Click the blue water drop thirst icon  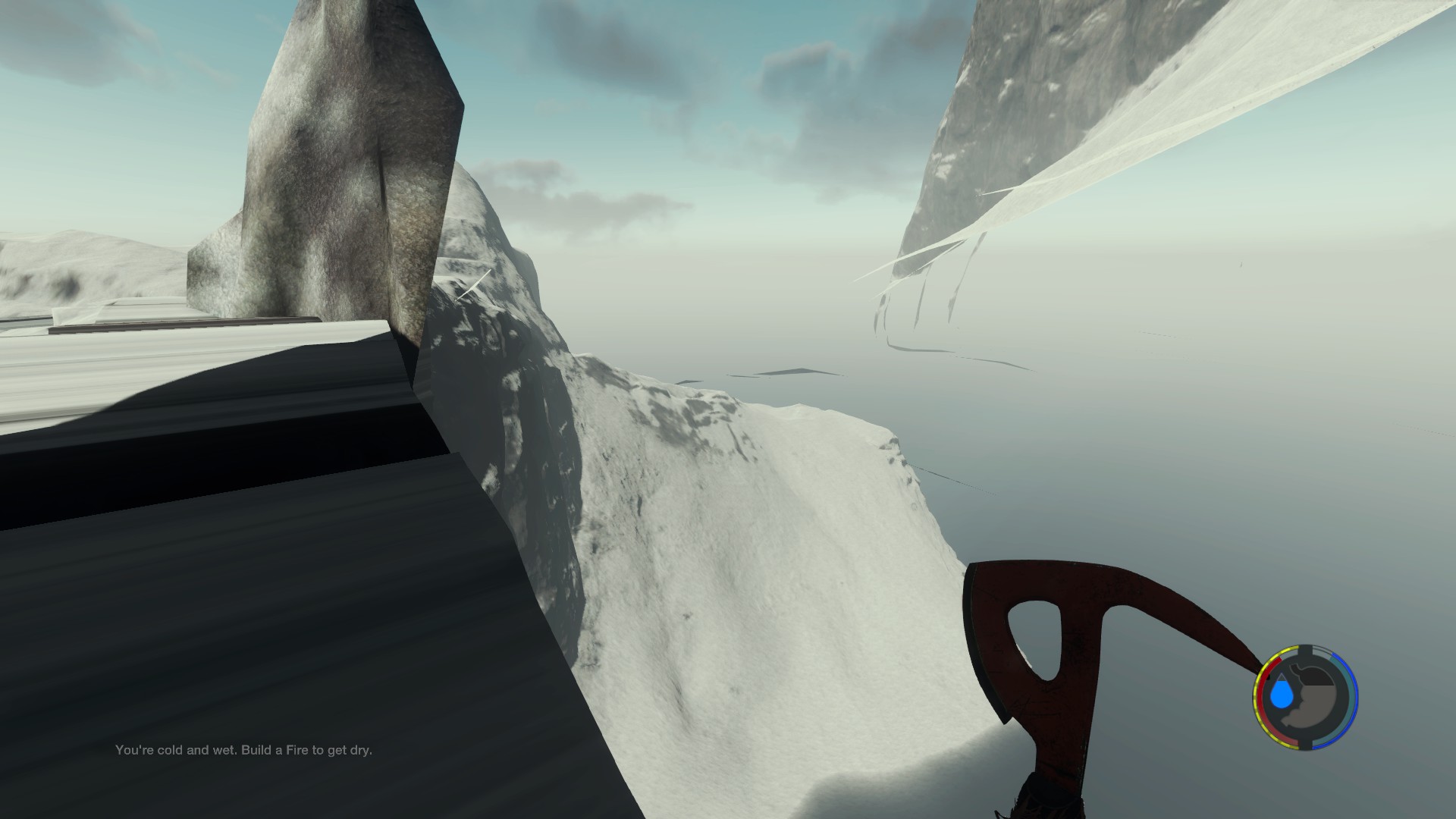(1282, 694)
